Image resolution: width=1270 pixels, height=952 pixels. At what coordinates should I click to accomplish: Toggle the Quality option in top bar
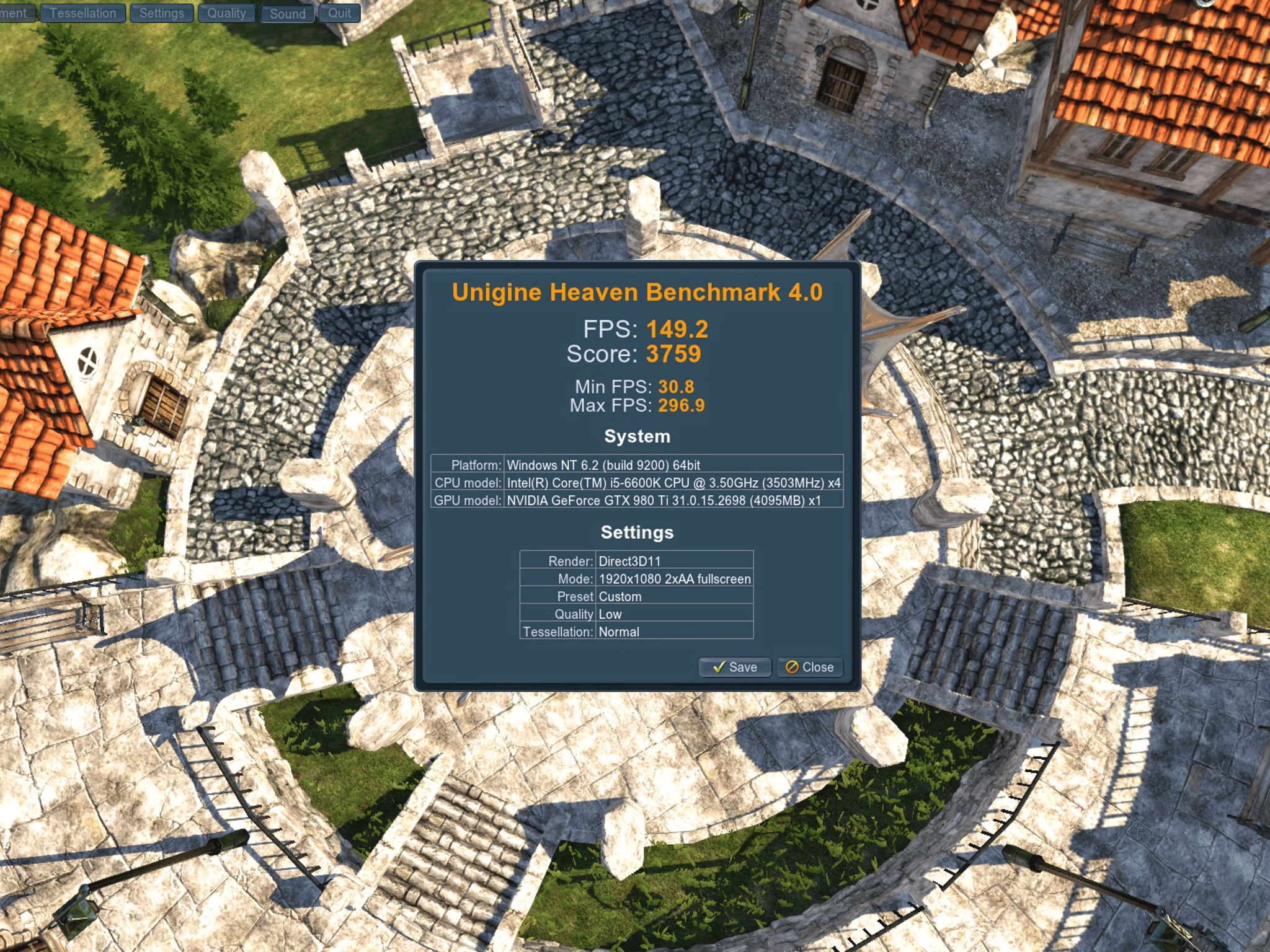click(x=226, y=13)
